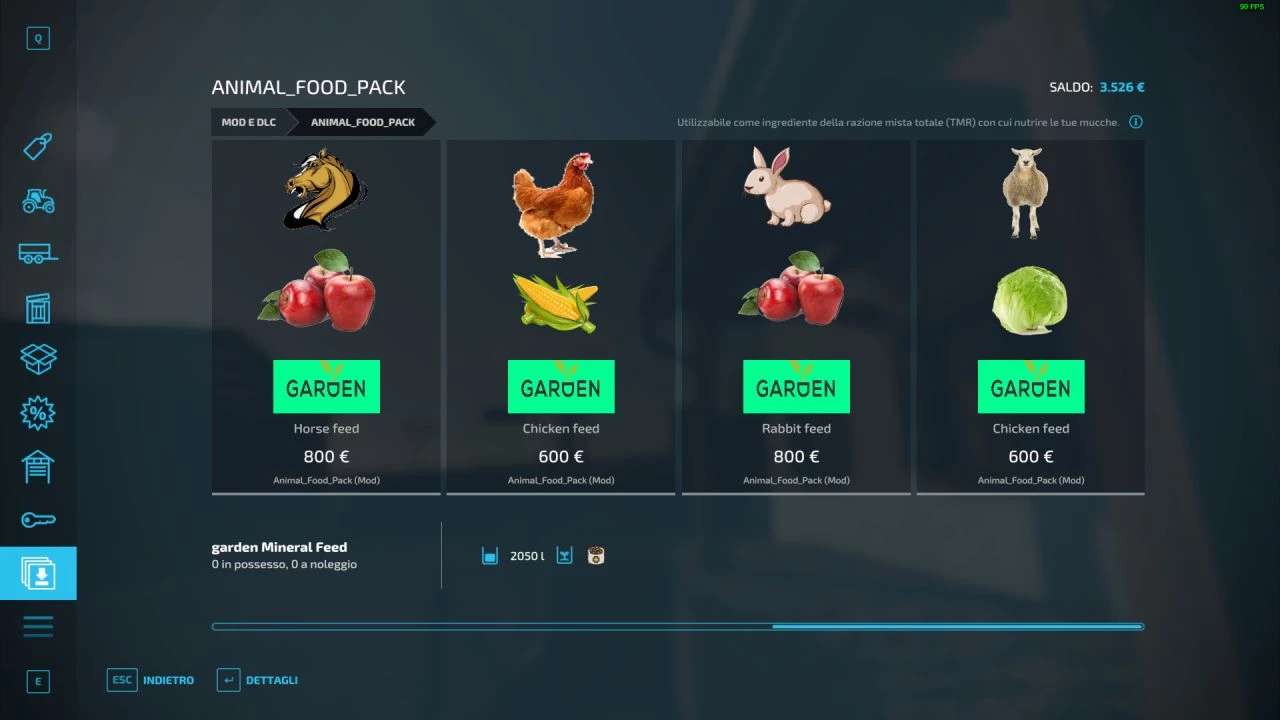Select the tractor vehicles category icon
1280x720 pixels.
[38, 202]
